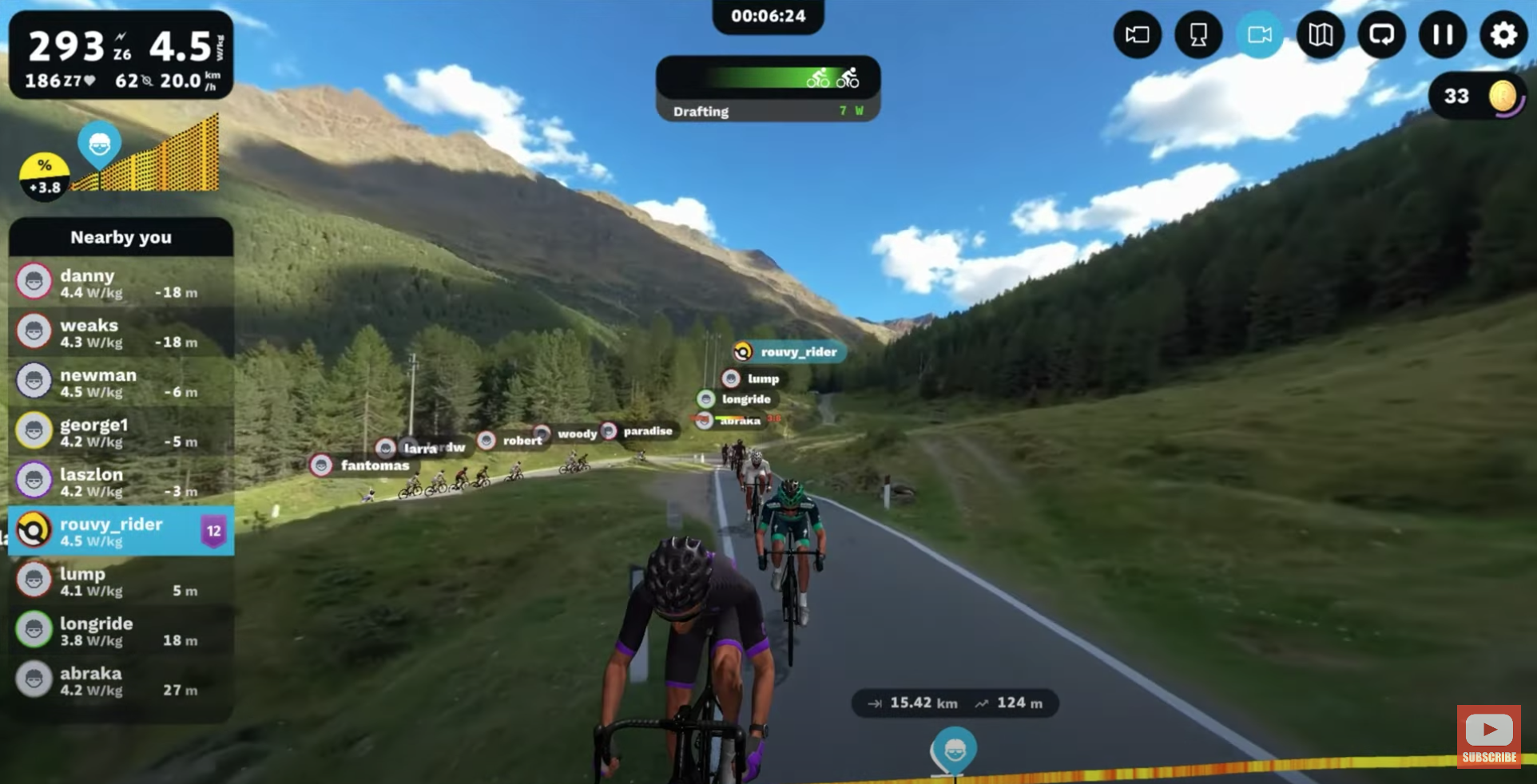Click the Nearby you panel header

(121, 237)
